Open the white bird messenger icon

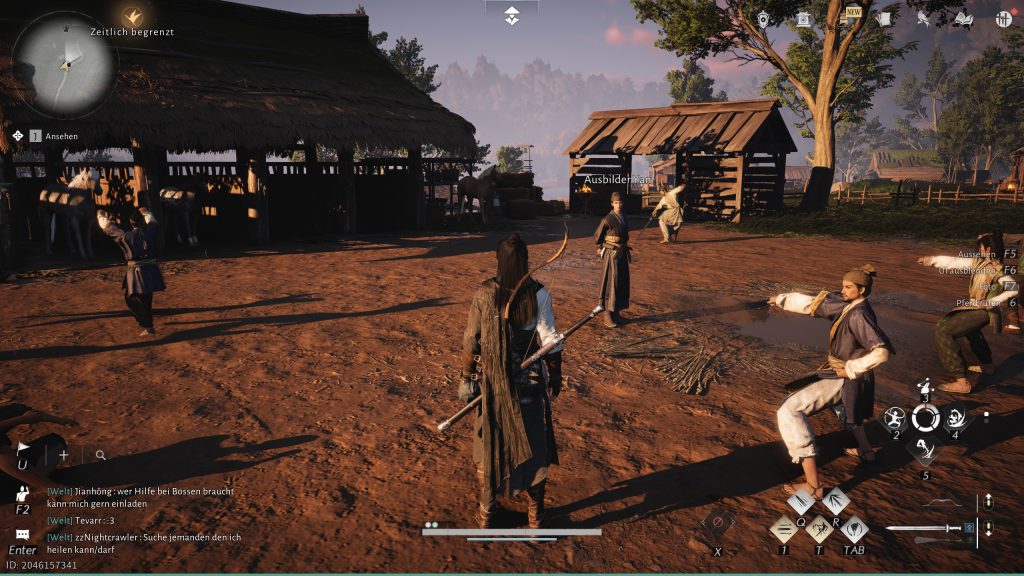tap(923, 18)
